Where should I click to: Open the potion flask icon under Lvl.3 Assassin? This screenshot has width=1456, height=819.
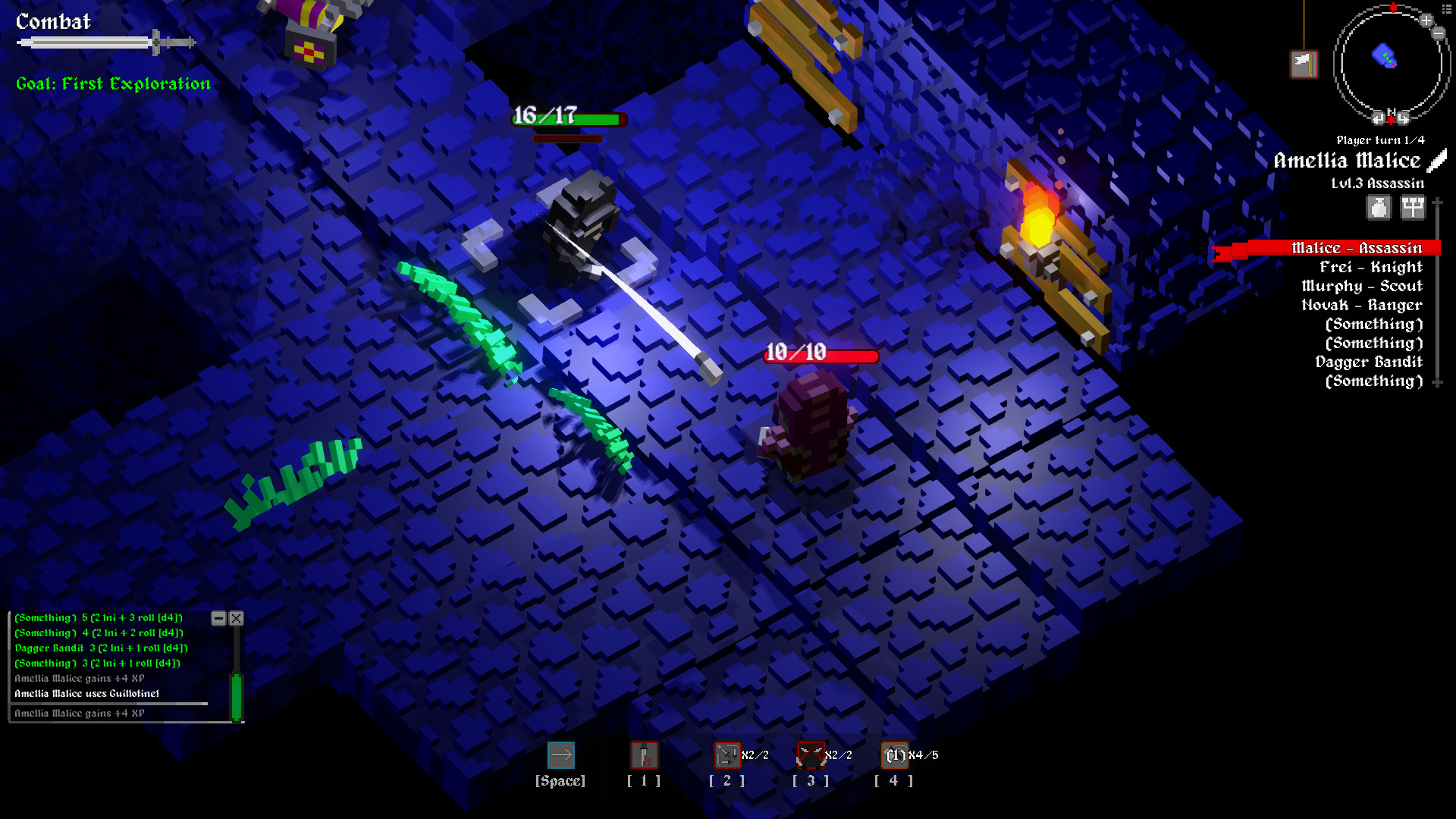[x=1379, y=207]
